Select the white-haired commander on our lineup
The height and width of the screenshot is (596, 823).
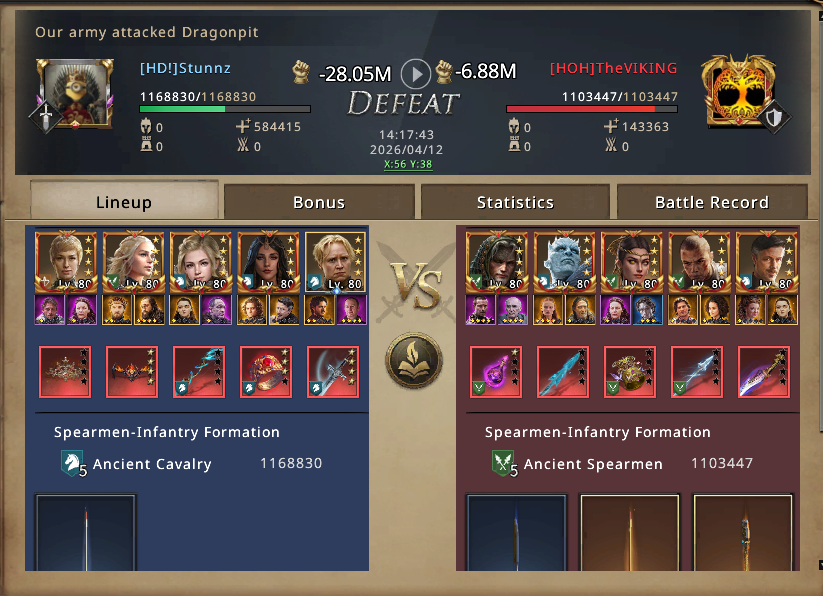click(132, 262)
